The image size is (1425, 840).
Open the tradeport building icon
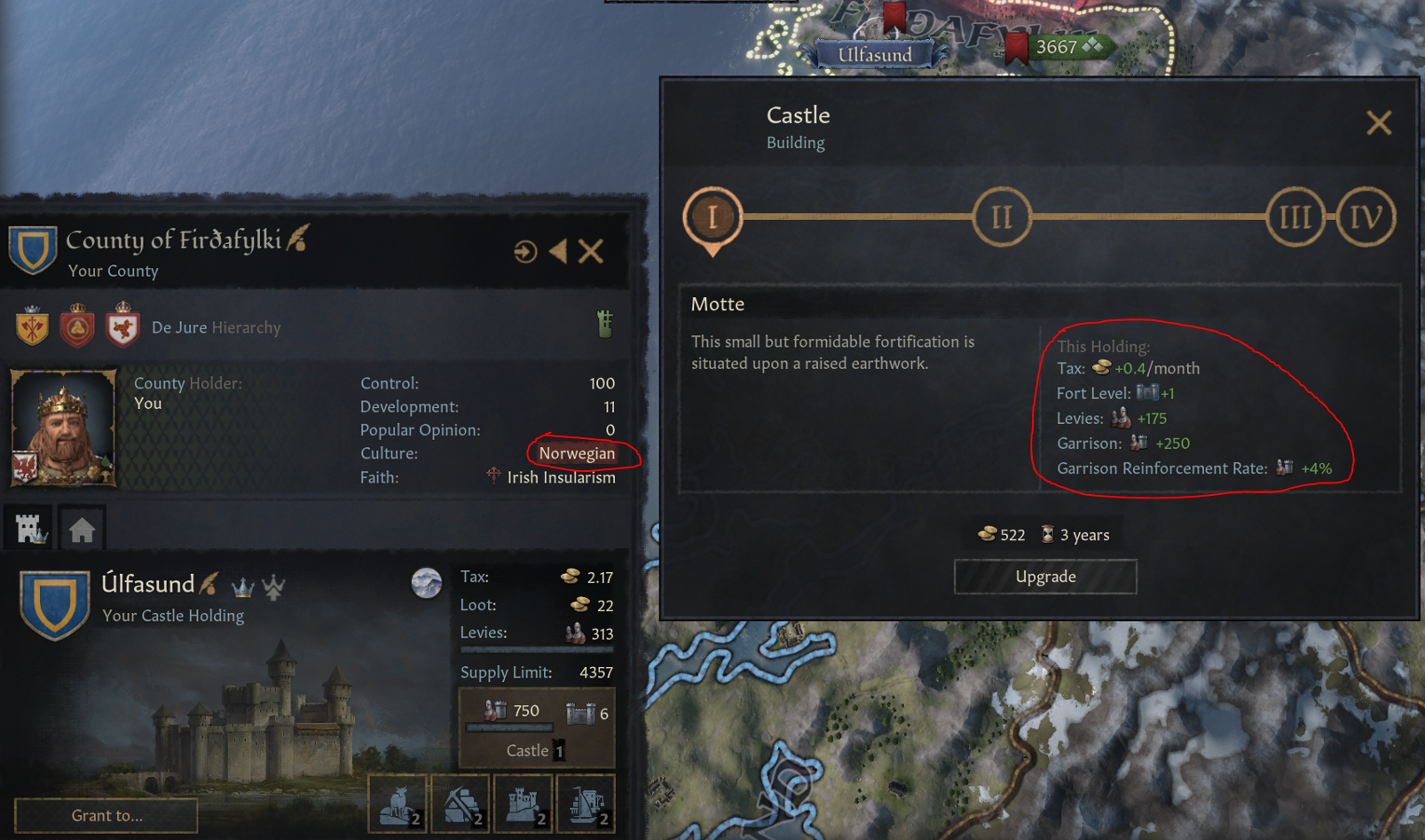point(585,803)
